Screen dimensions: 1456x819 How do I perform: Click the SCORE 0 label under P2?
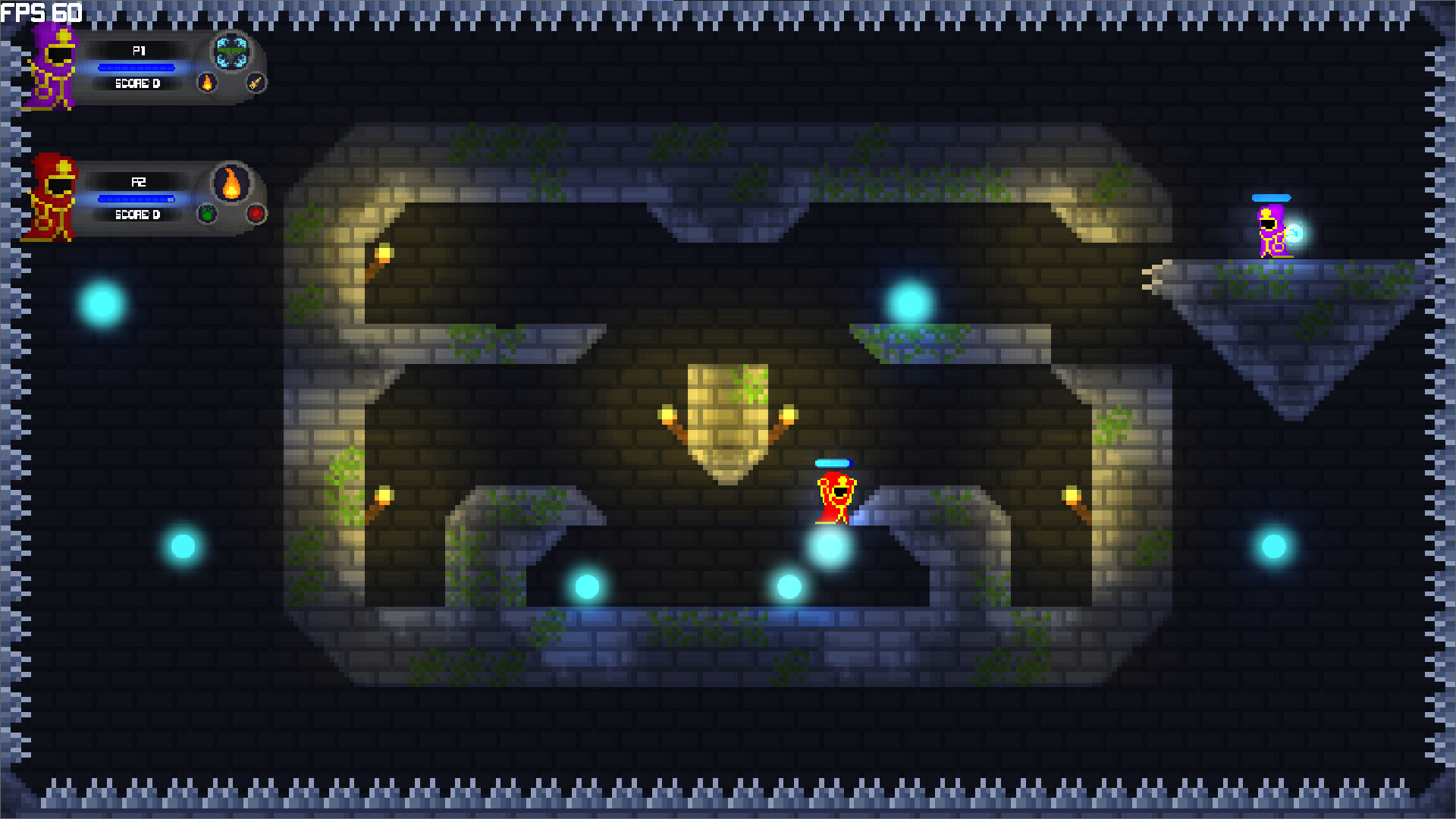pos(139,215)
